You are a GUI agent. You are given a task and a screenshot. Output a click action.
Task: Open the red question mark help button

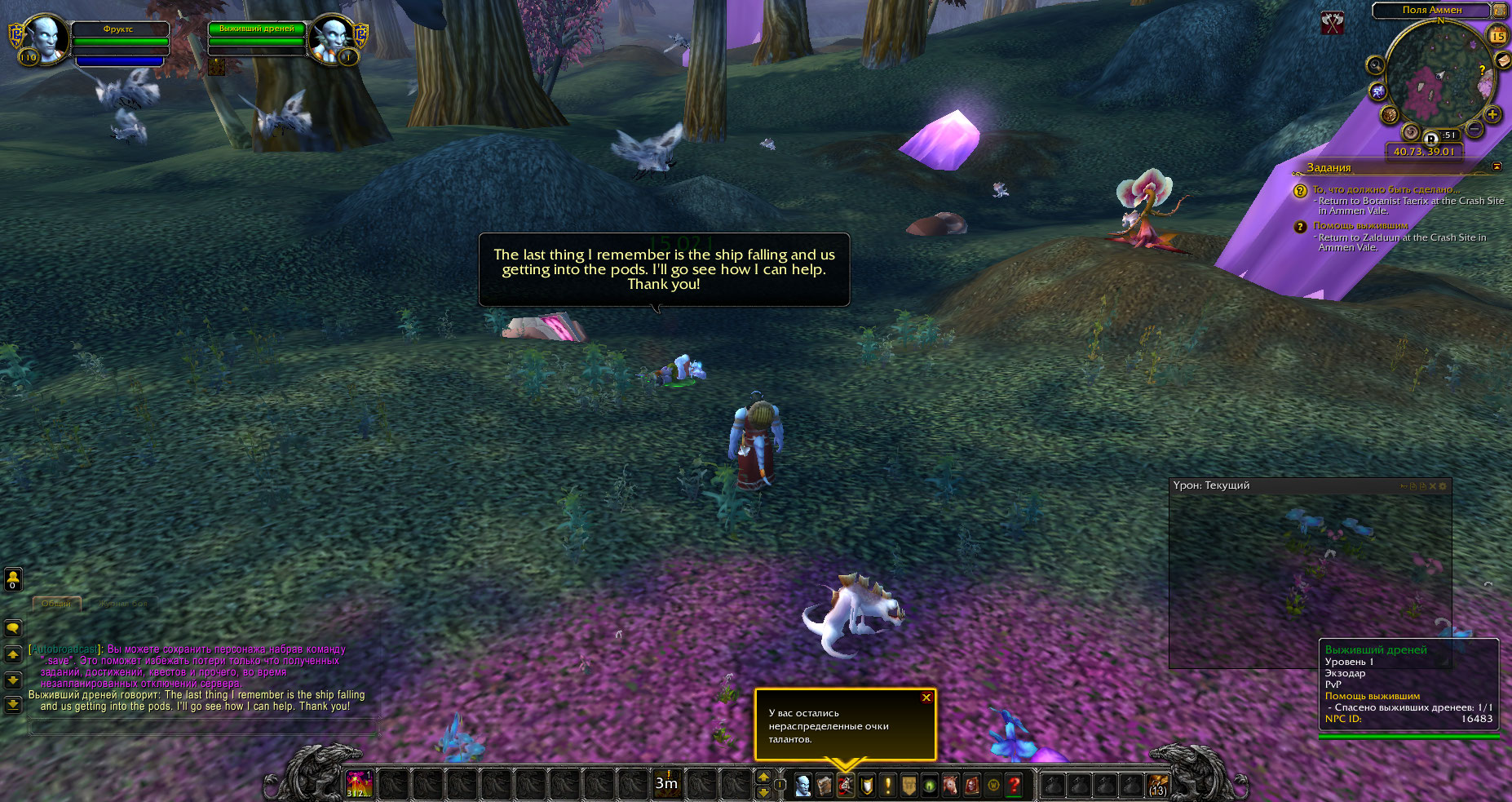(x=1014, y=785)
